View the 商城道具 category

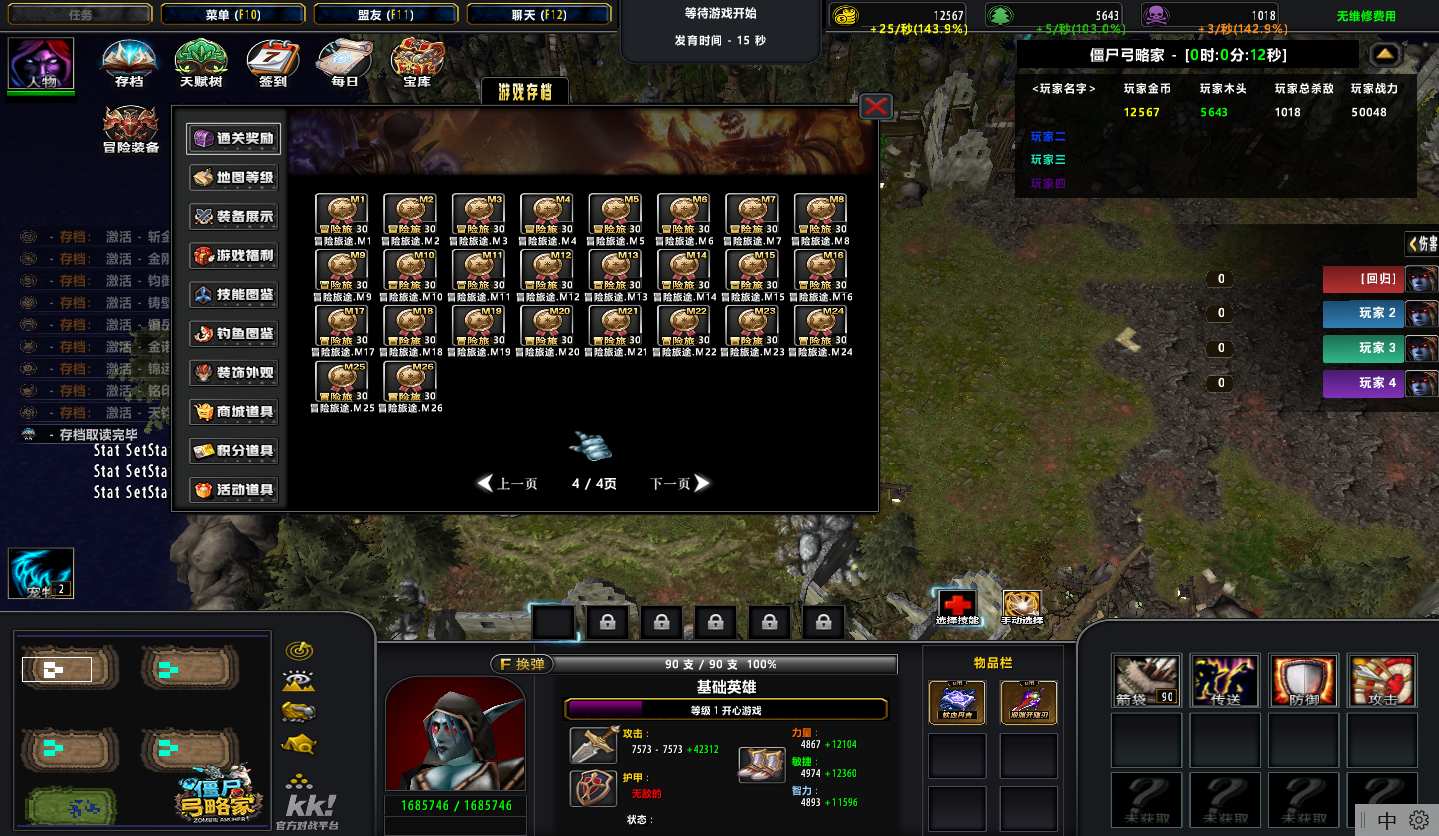233,412
